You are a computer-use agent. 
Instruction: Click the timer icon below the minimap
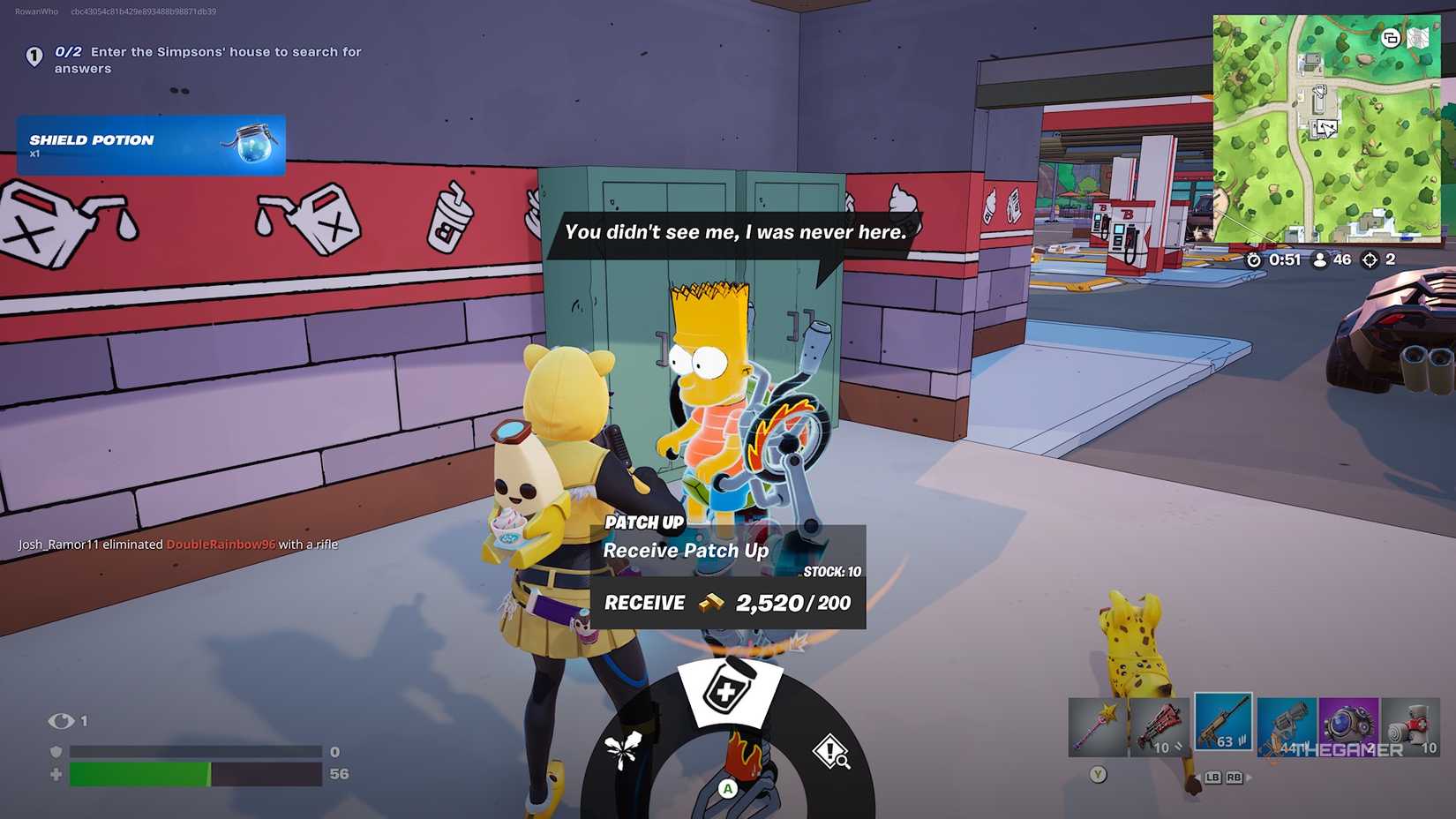click(1255, 259)
